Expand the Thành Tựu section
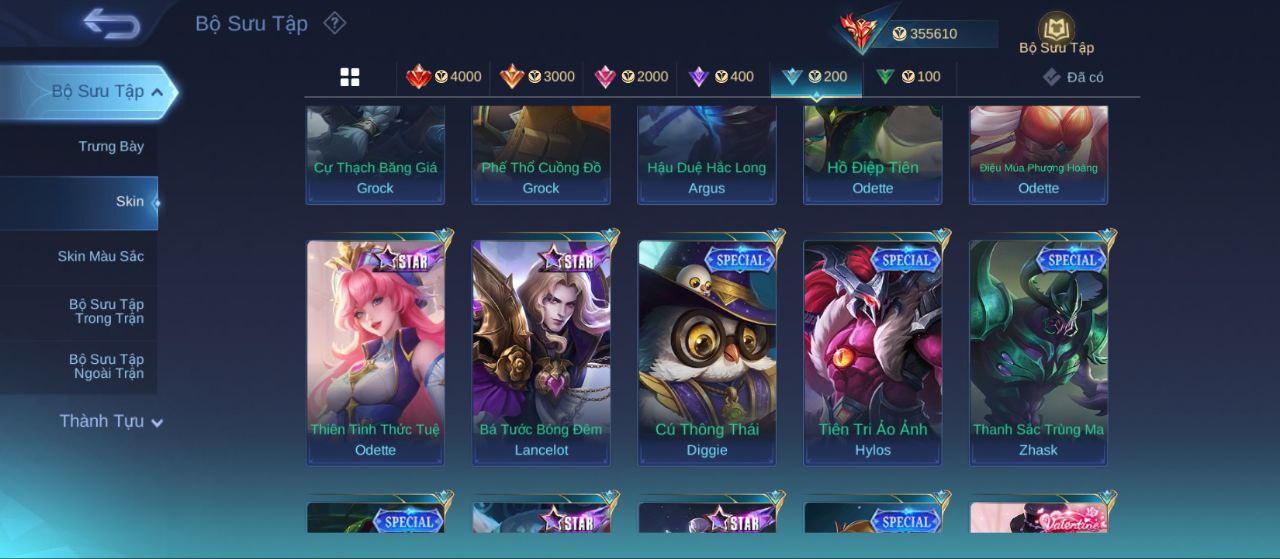Viewport: 1280px width, 559px height. [110, 422]
